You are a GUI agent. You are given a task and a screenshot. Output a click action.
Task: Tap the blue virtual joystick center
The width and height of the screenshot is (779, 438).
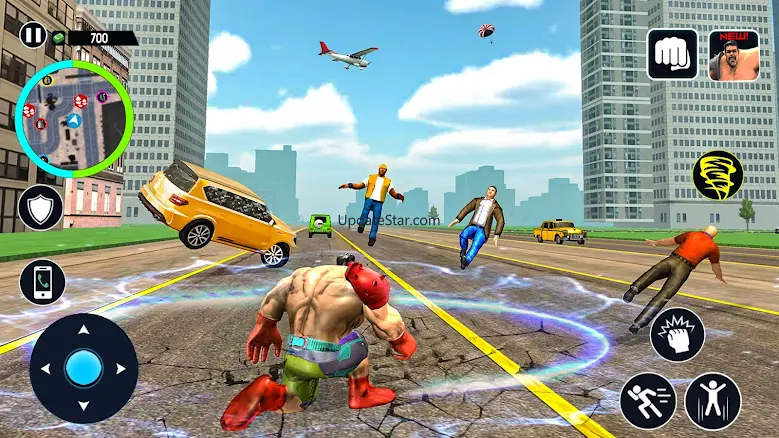[84, 368]
